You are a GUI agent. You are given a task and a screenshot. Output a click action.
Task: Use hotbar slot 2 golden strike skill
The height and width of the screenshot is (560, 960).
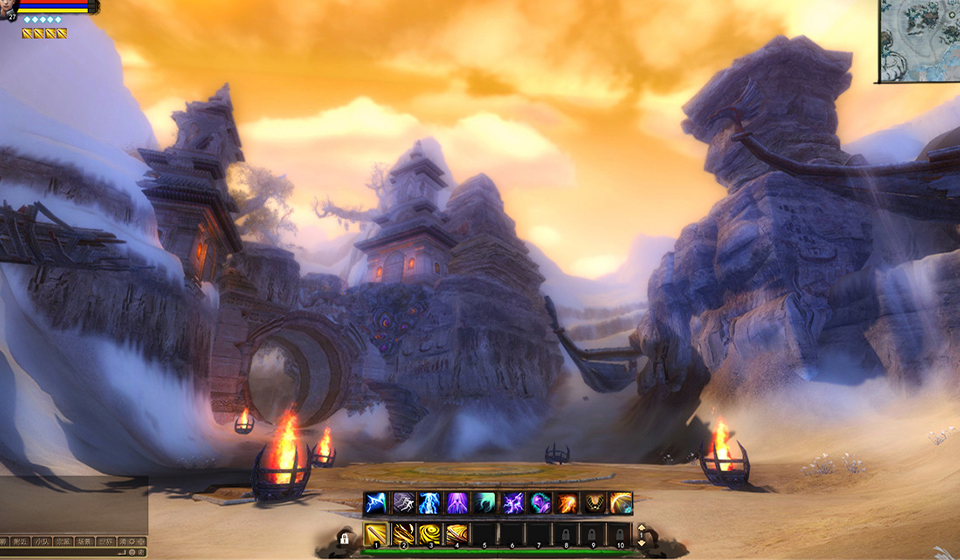pyautogui.click(x=403, y=535)
